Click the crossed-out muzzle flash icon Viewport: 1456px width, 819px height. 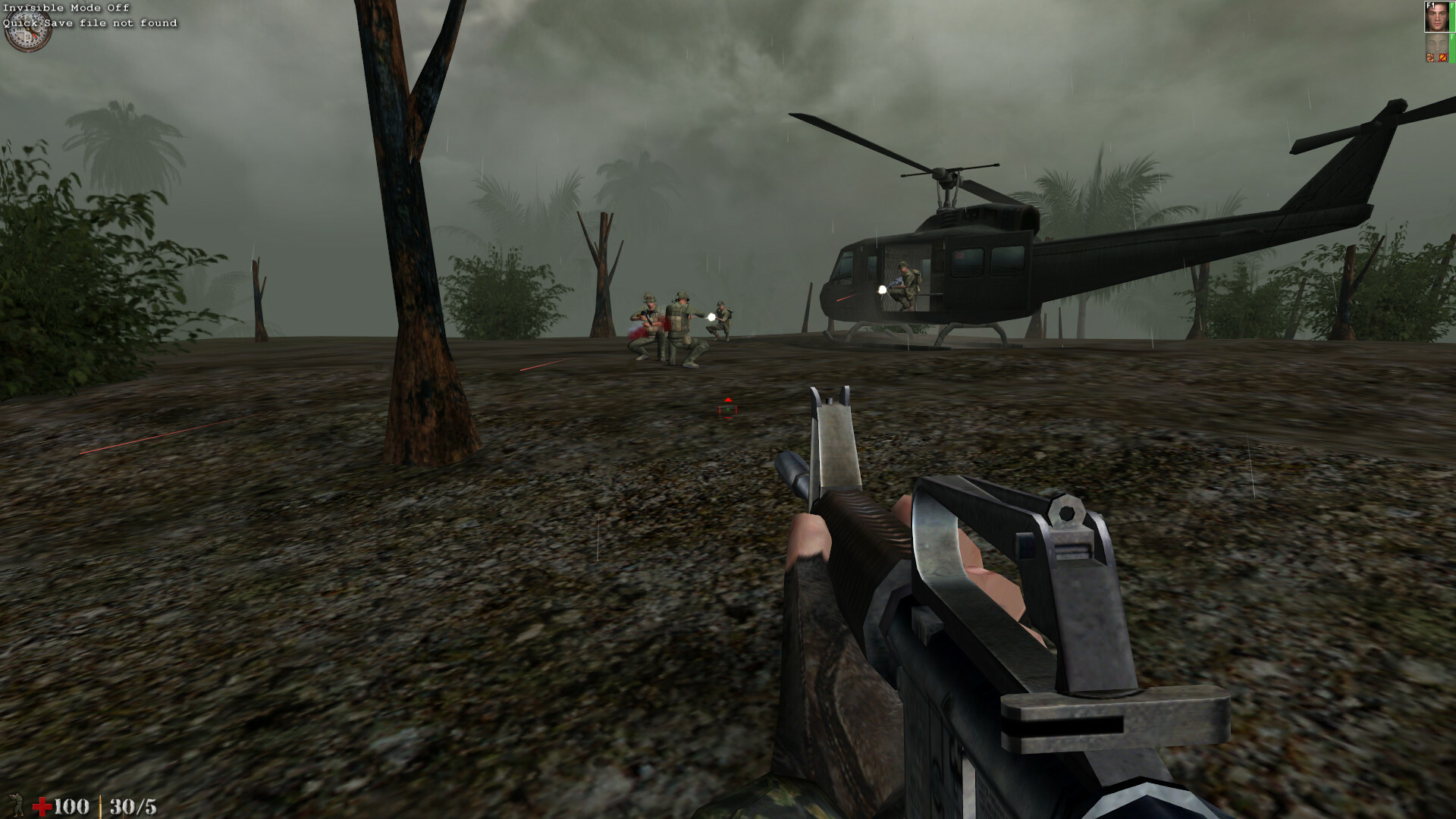tap(1442, 57)
